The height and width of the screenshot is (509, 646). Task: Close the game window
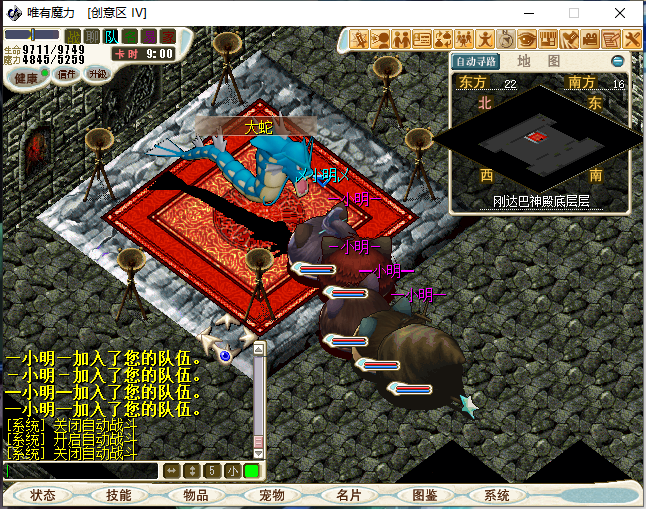pos(620,13)
